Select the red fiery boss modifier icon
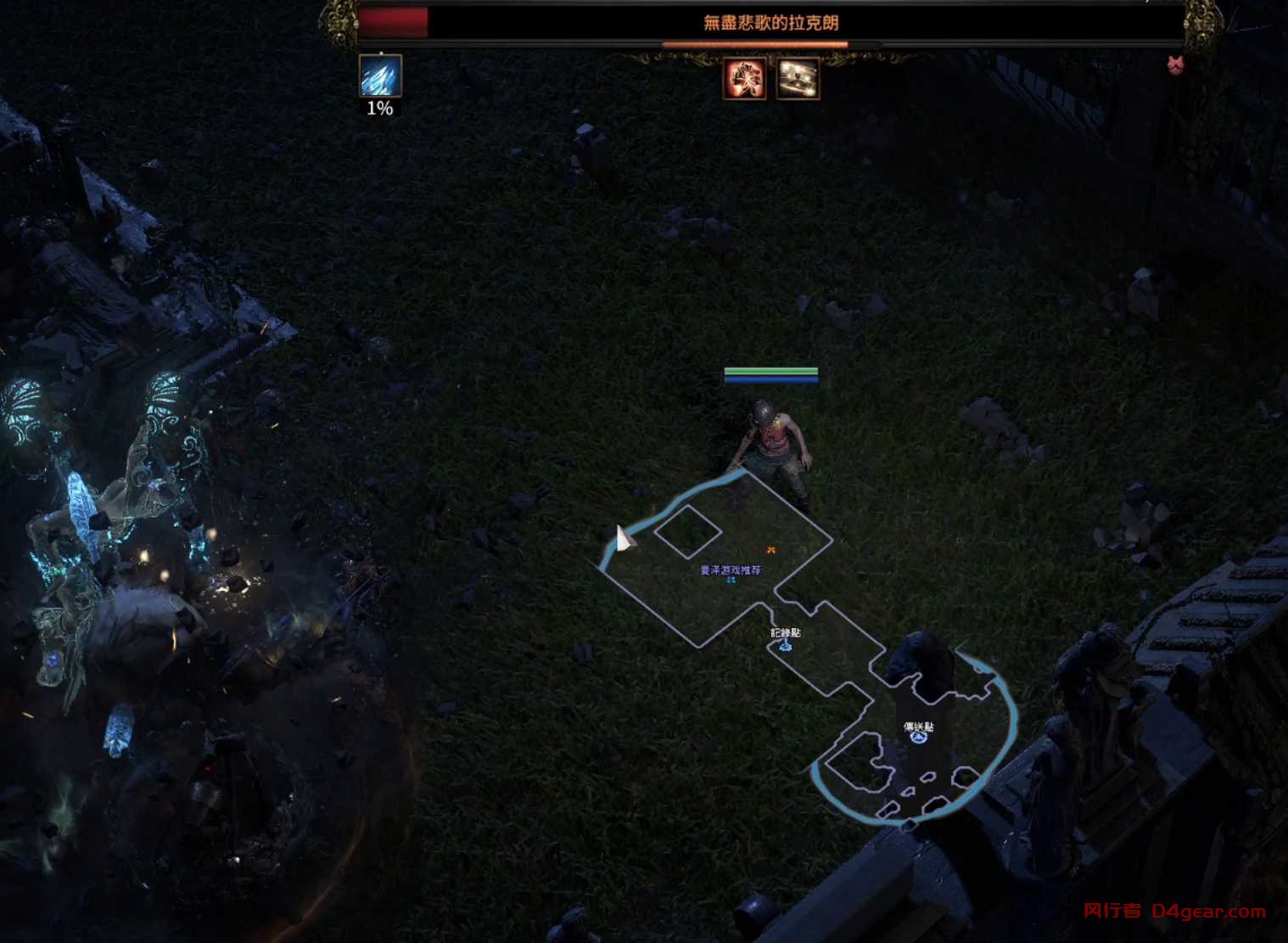 [744, 79]
